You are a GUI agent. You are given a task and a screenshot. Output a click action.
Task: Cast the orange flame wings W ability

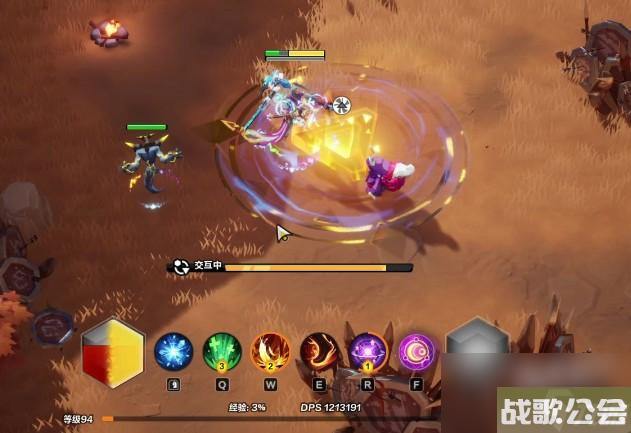(271, 352)
